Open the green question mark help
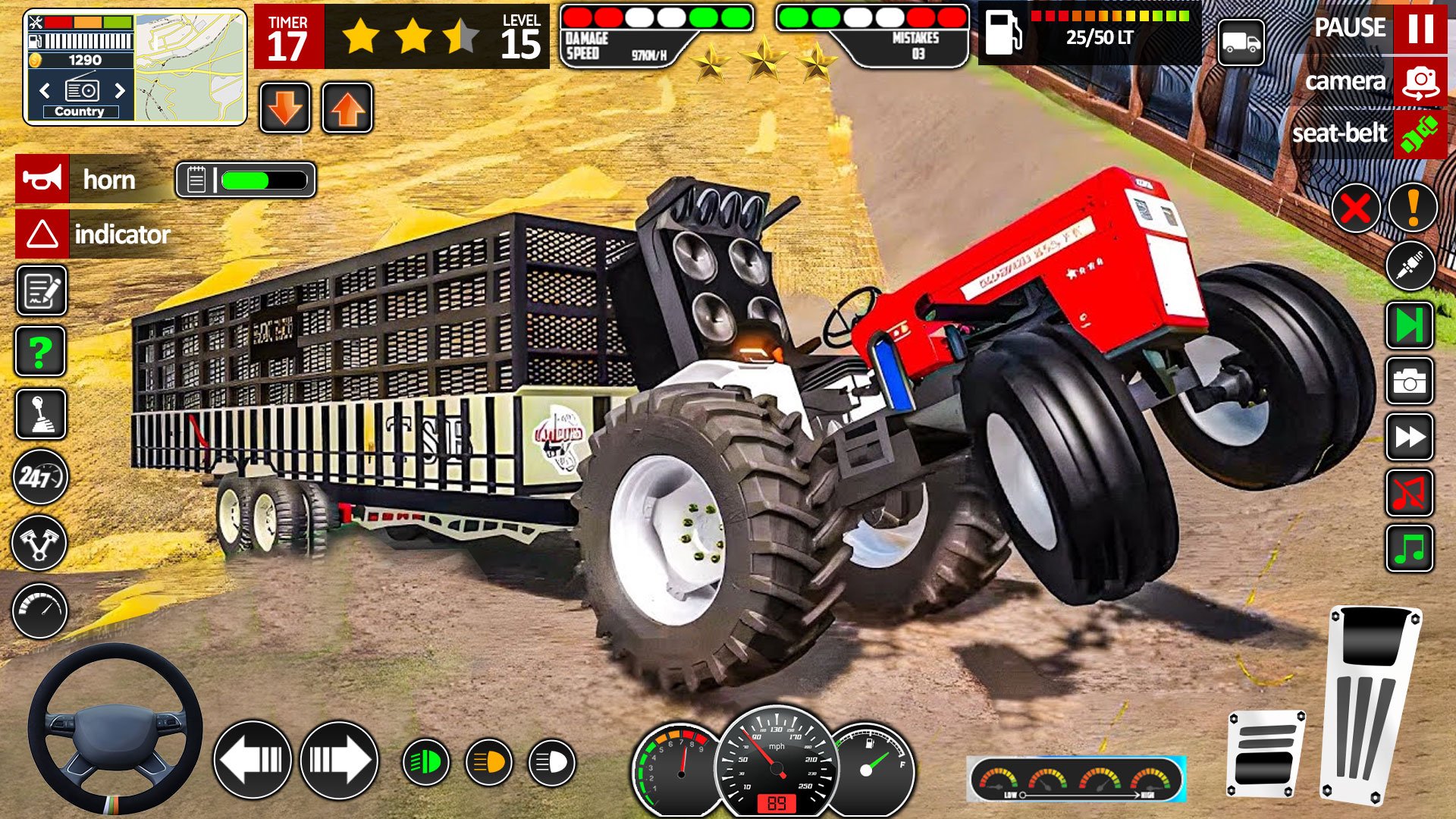The image size is (1456, 819). tap(41, 352)
